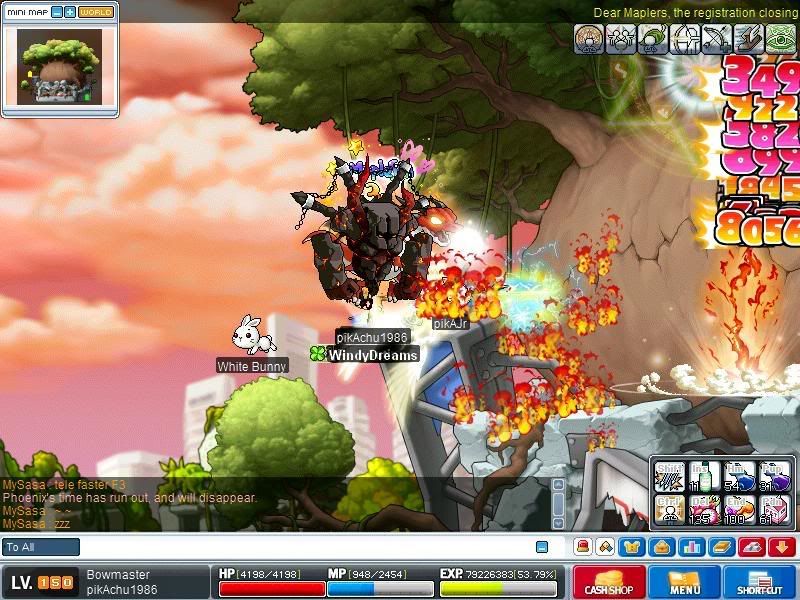Click the minimap tree image
800x600 pixels.
[60, 67]
